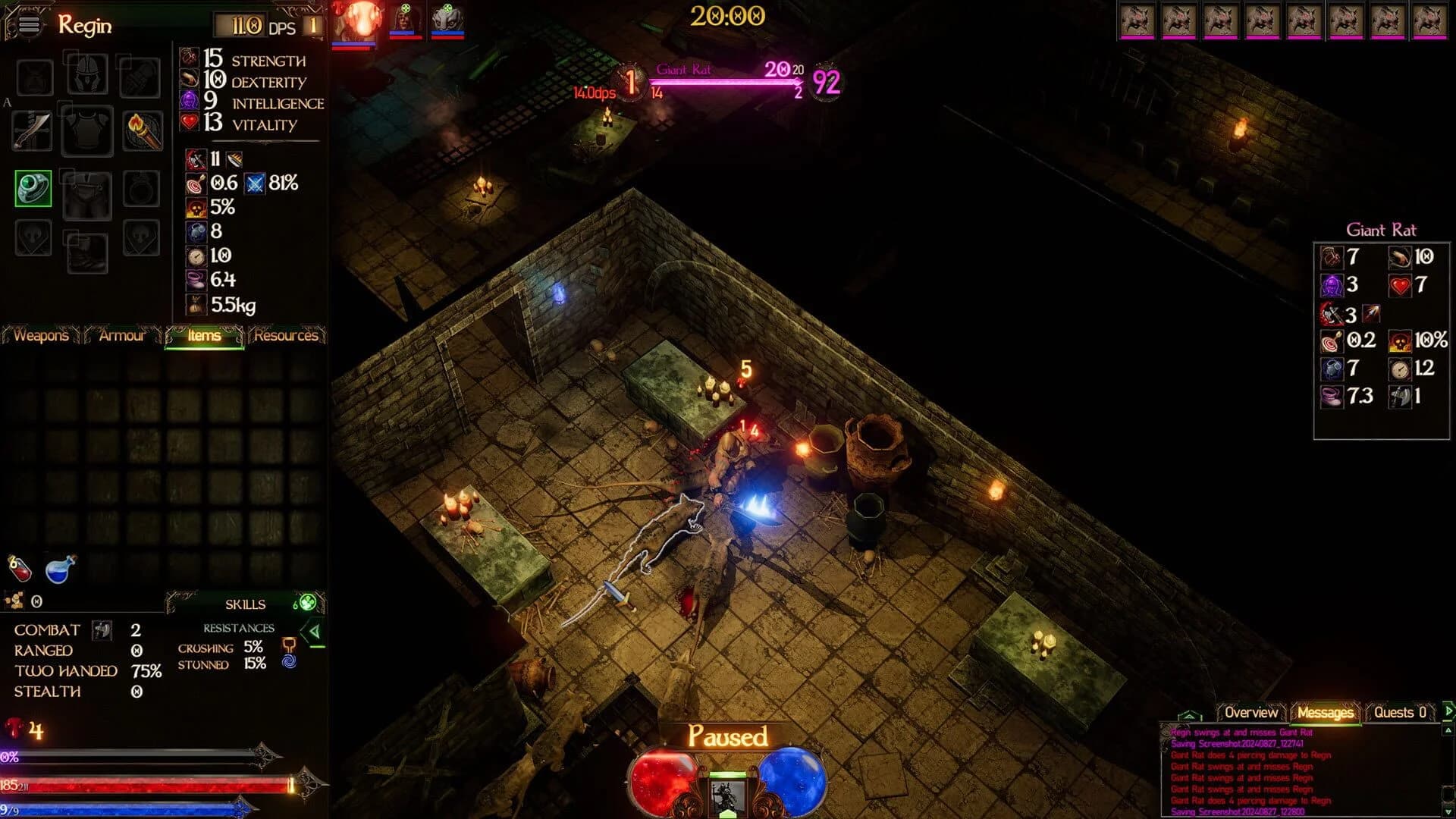Click the helmet equipment slot
This screenshot has width=1456, height=819.
point(86,75)
